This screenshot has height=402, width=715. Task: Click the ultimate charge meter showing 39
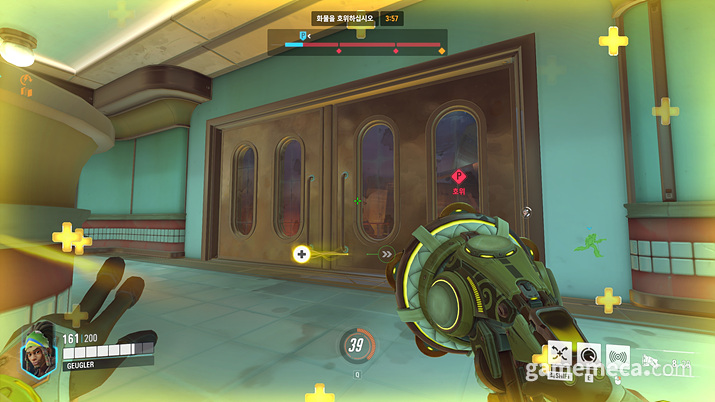(x=354, y=345)
